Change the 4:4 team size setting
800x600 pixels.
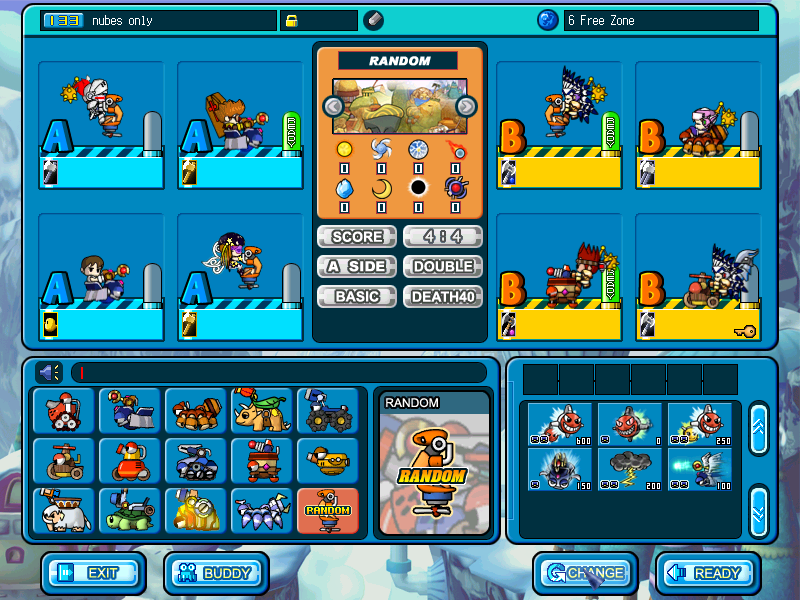click(x=443, y=237)
